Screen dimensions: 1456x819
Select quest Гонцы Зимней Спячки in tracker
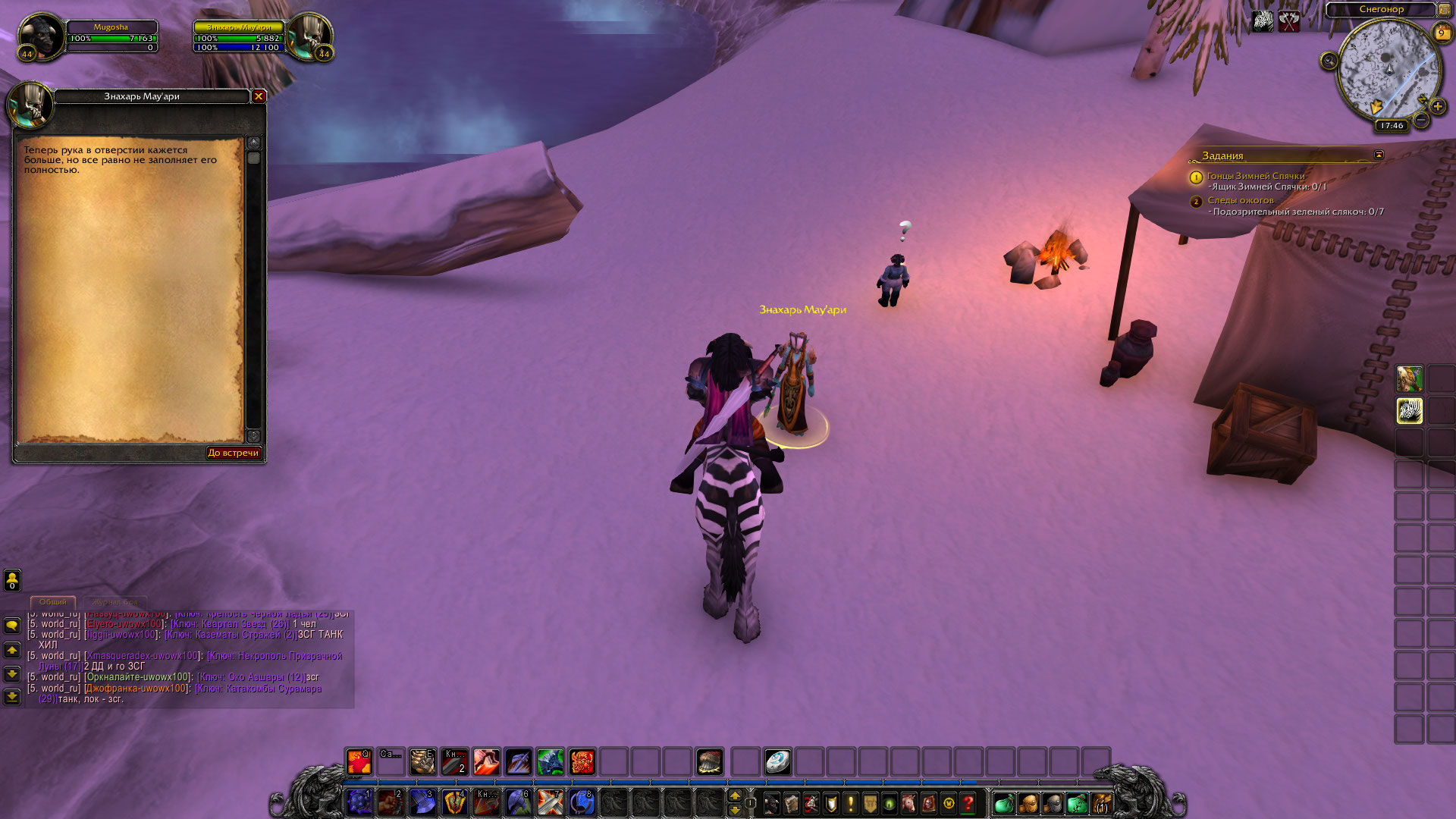1255,176
